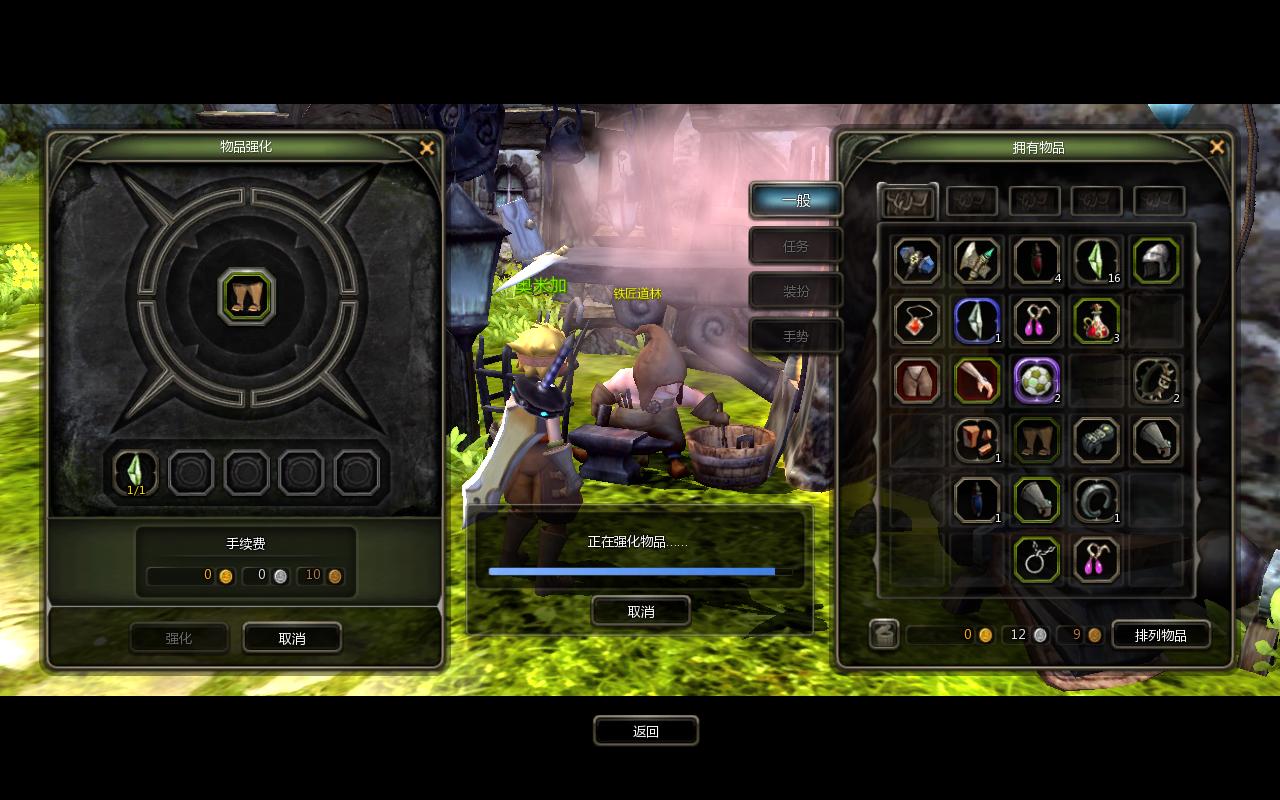The width and height of the screenshot is (1280, 800).
Task: Select the red potion flask stack
Action: pyautogui.click(x=1096, y=321)
